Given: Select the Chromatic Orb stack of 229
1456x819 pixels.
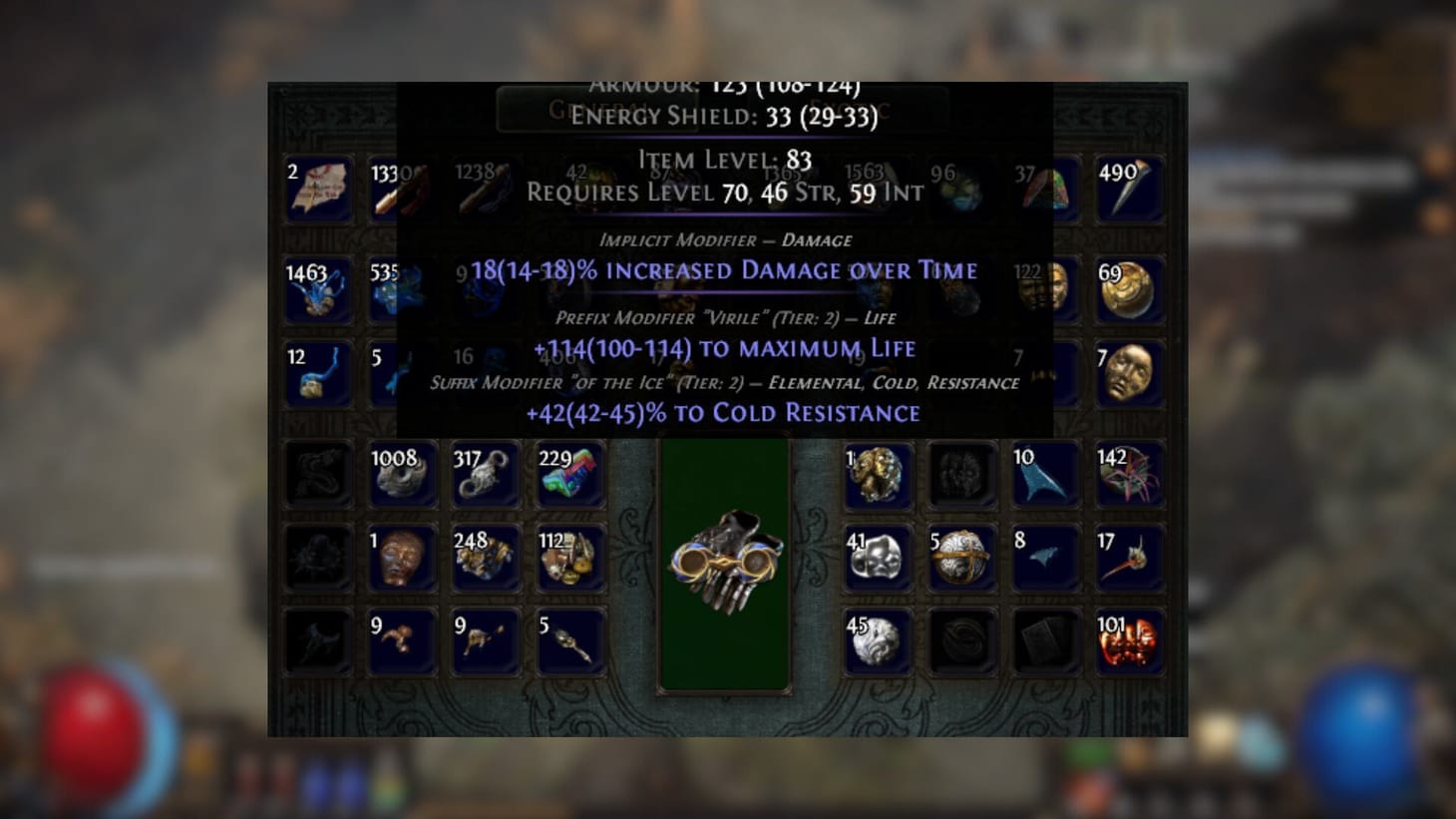Looking at the screenshot, I should coord(569,474).
